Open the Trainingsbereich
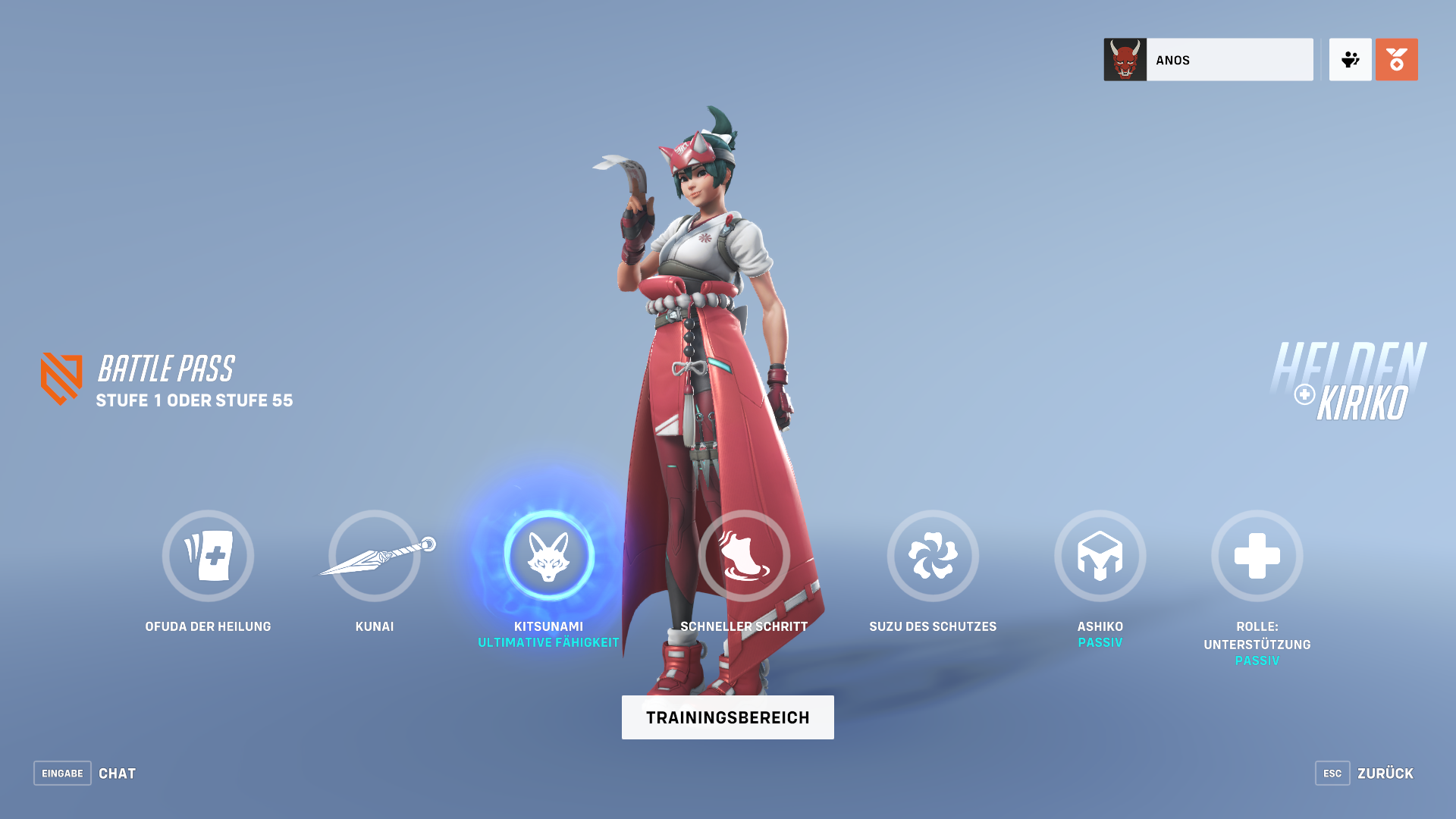This screenshot has width=1456, height=819. click(x=727, y=717)
